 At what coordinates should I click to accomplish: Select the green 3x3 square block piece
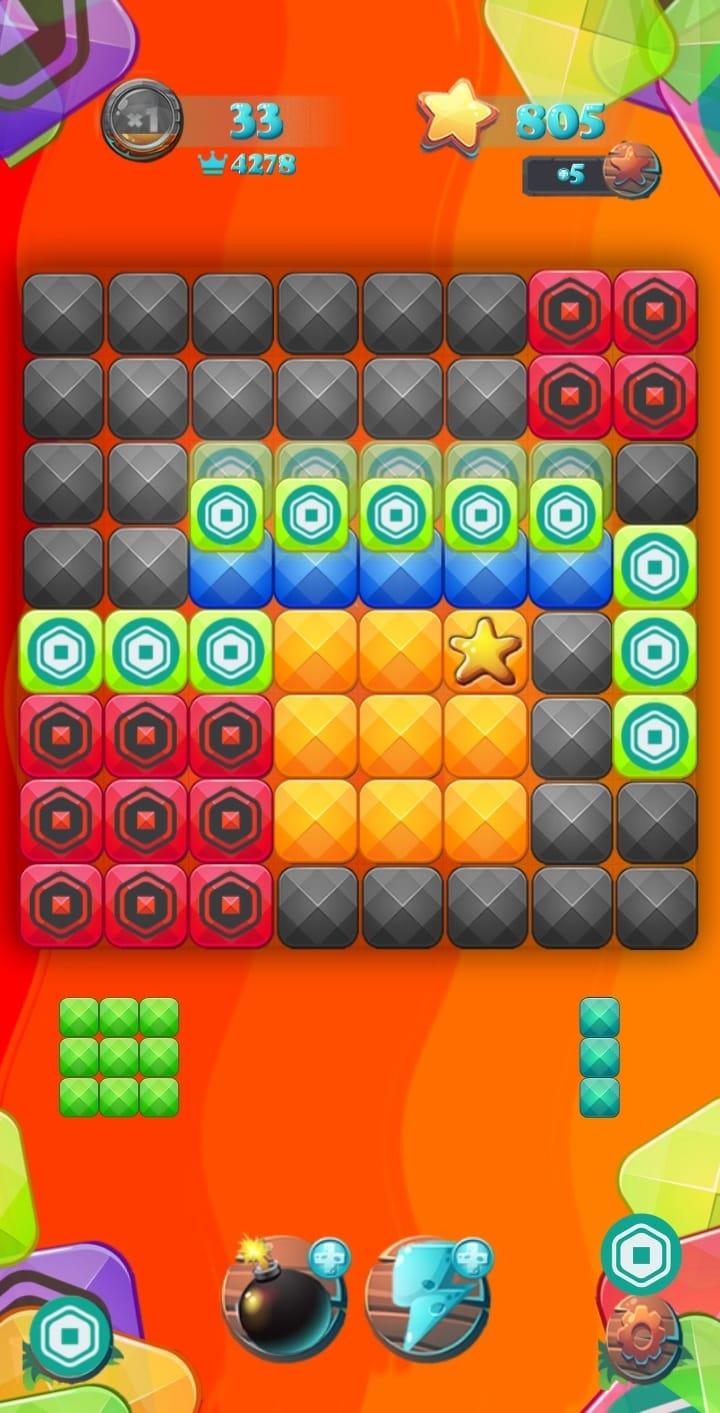pos(119,1057)
